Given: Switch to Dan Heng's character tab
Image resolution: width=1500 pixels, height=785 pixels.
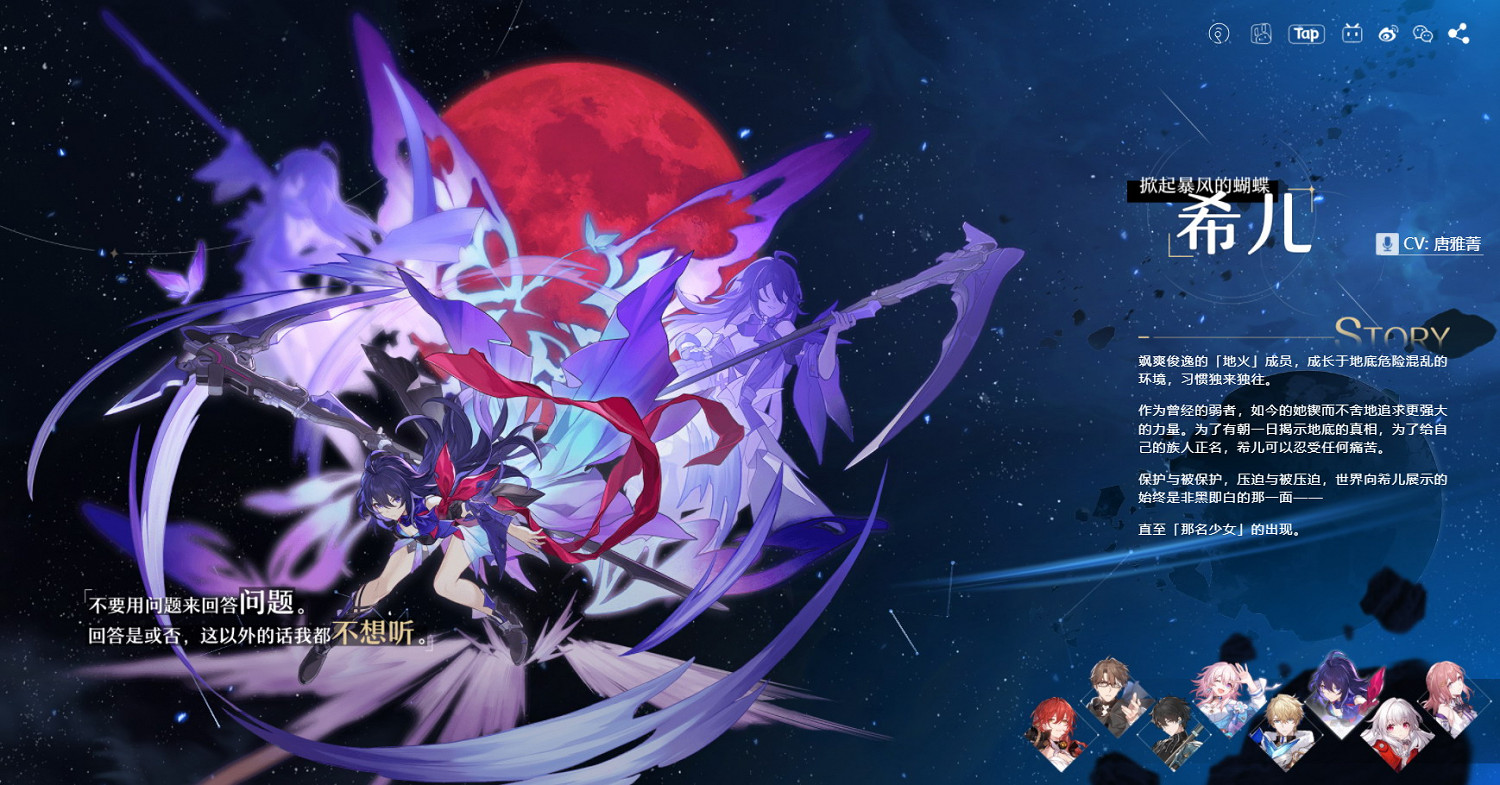Looking at the screenshot, I should point(1172,733).
